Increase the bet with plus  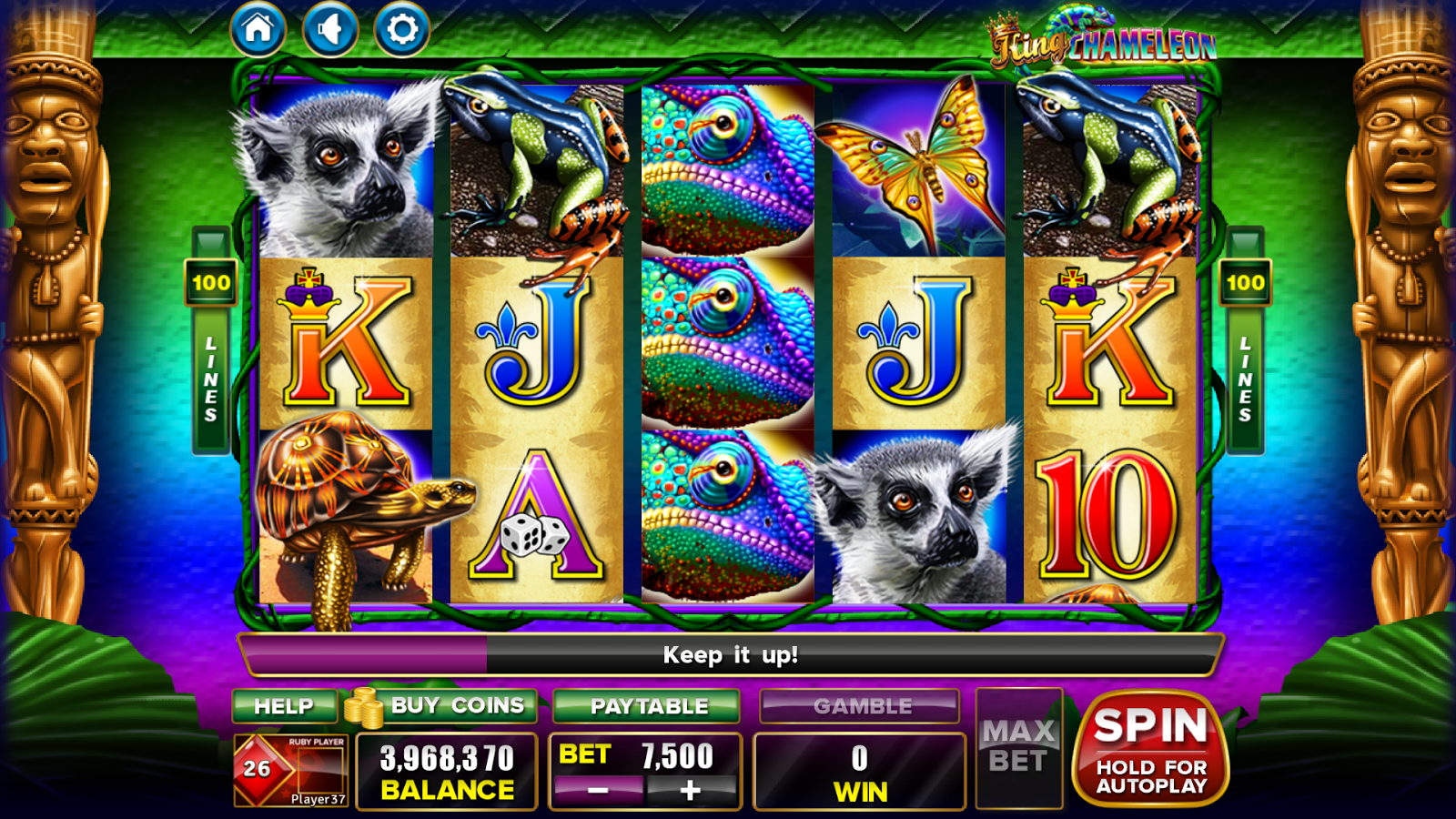691,790
